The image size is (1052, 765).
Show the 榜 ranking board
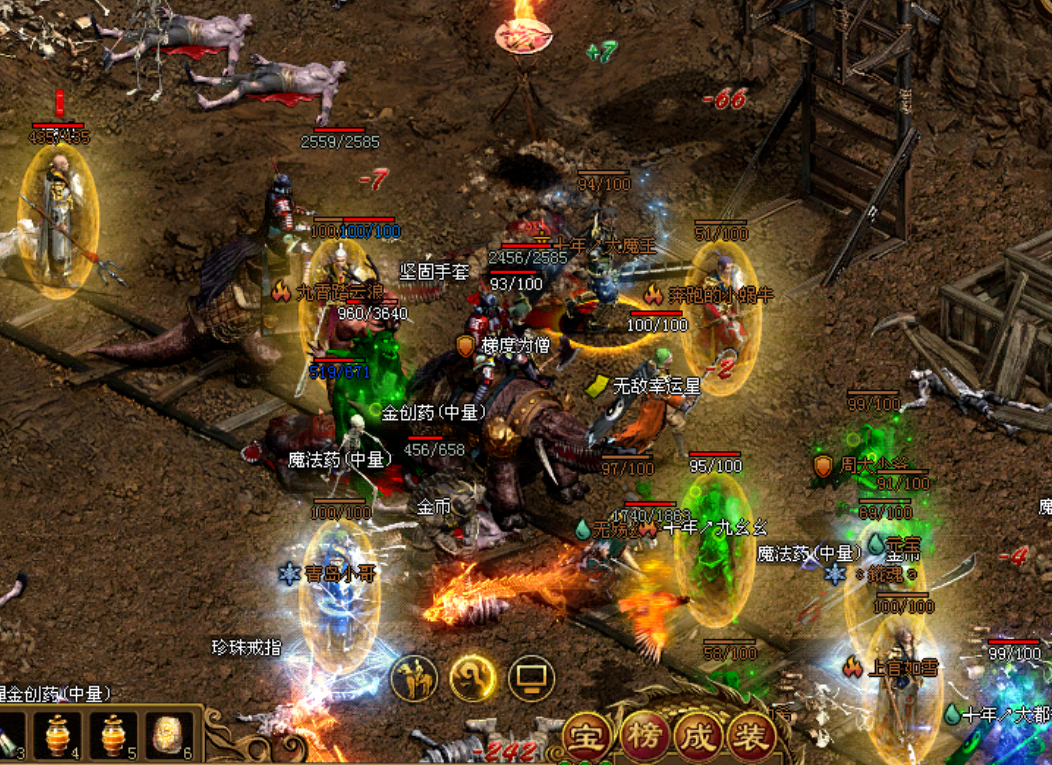click(644, 737)
